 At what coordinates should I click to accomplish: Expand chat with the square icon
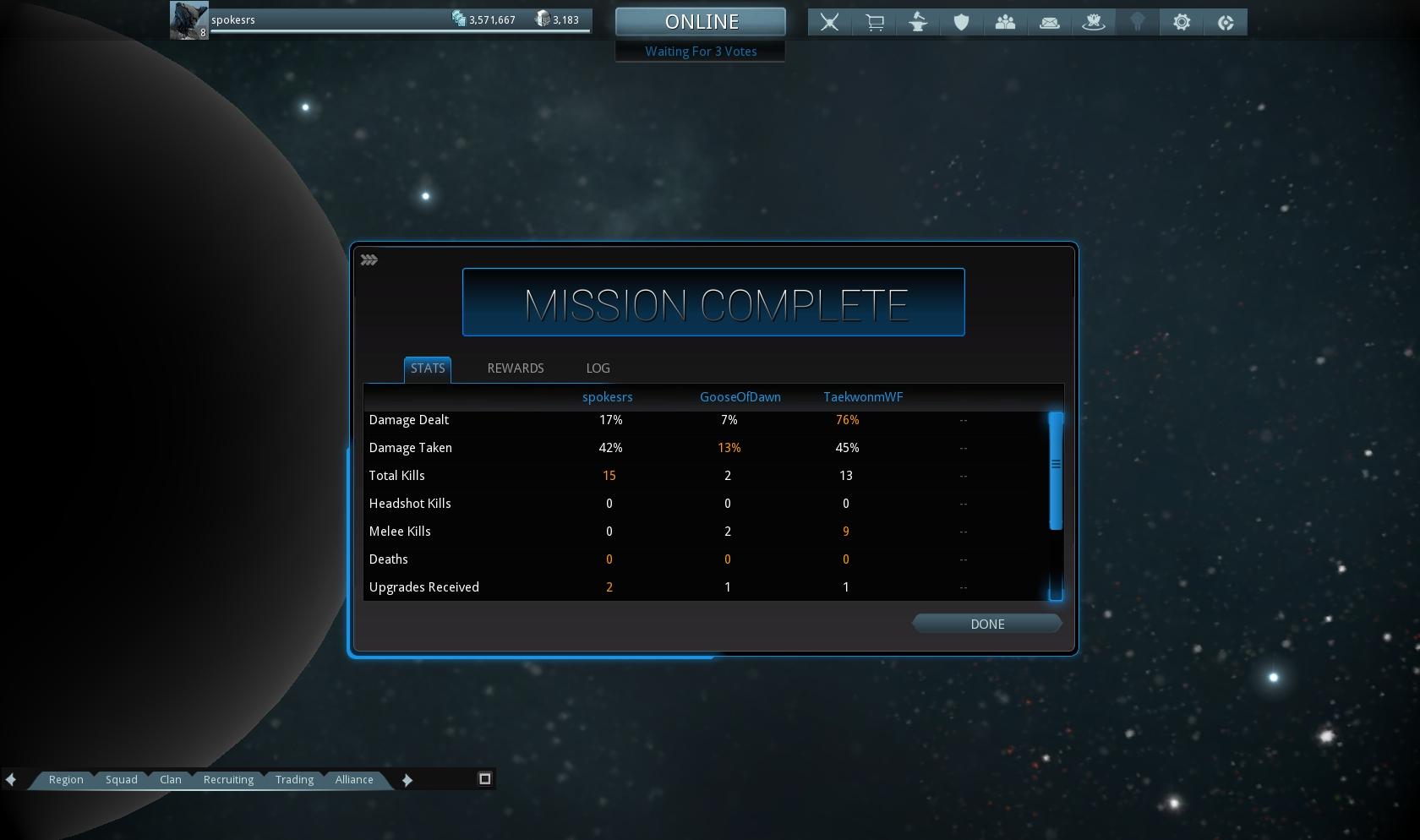[485, 778]
